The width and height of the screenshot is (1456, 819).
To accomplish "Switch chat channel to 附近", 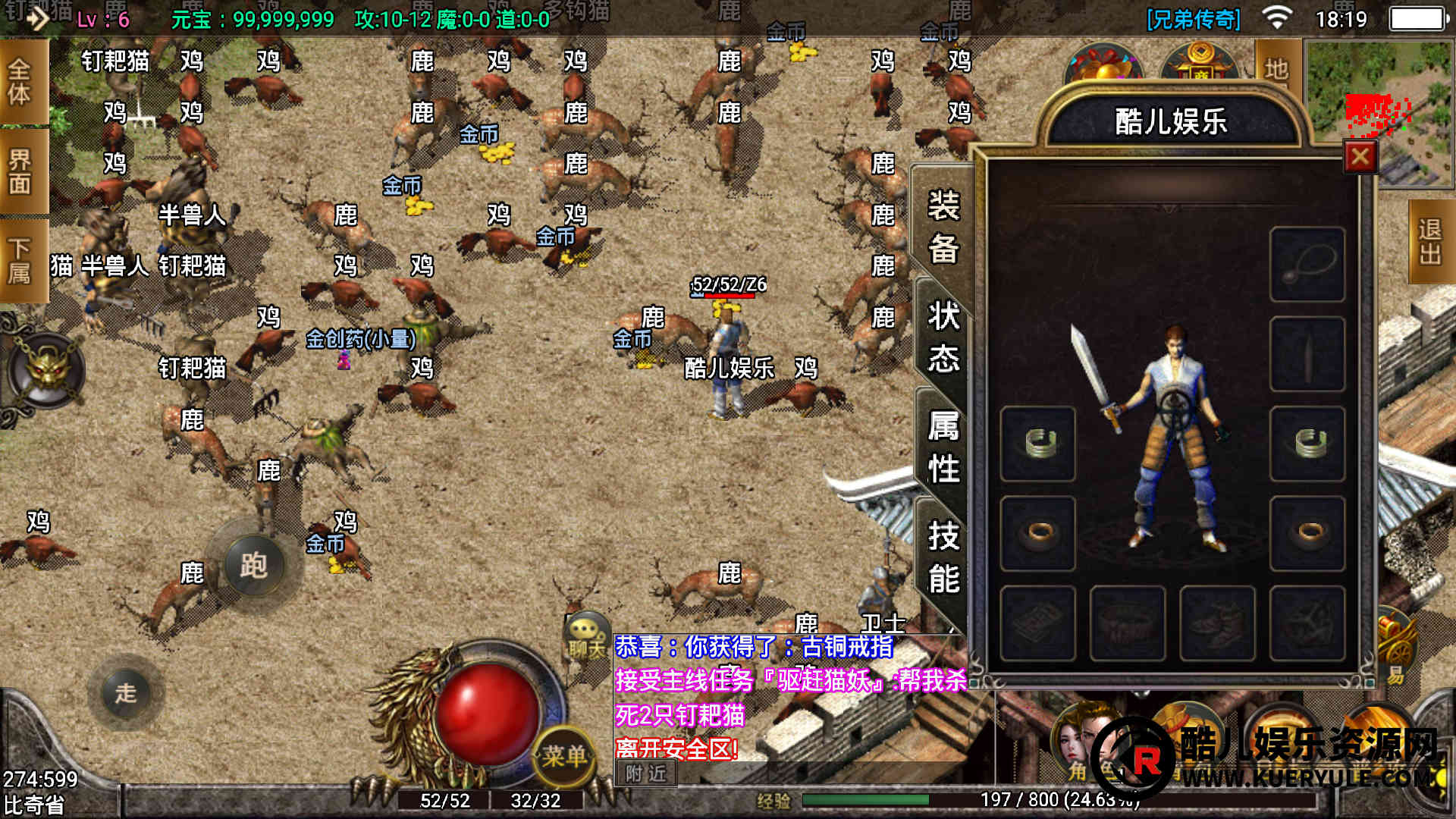I will coord(646,773).
